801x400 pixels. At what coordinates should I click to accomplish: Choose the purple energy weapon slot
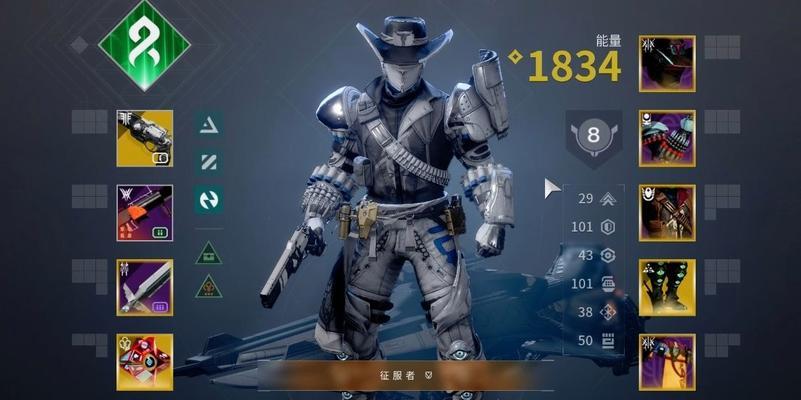click(x=145, y=212)
